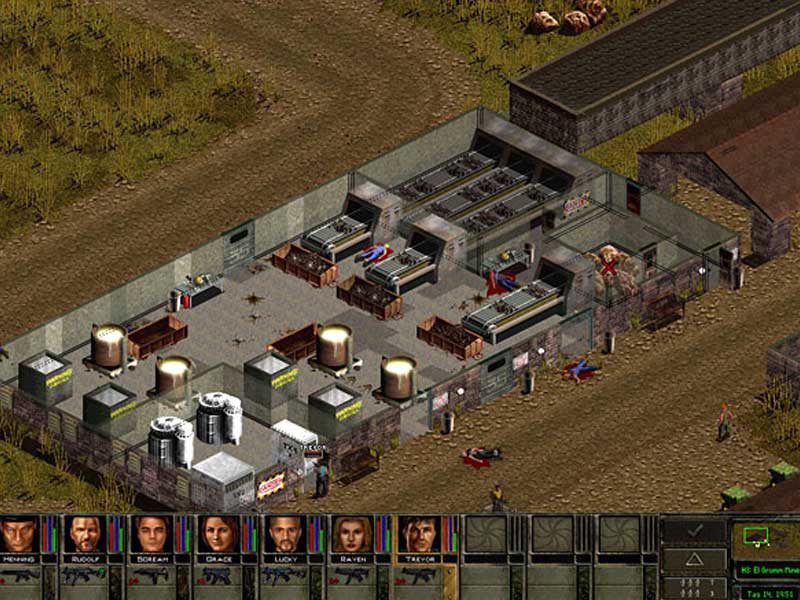
Task: Select Henning's portrait
Action: point(20,535)
